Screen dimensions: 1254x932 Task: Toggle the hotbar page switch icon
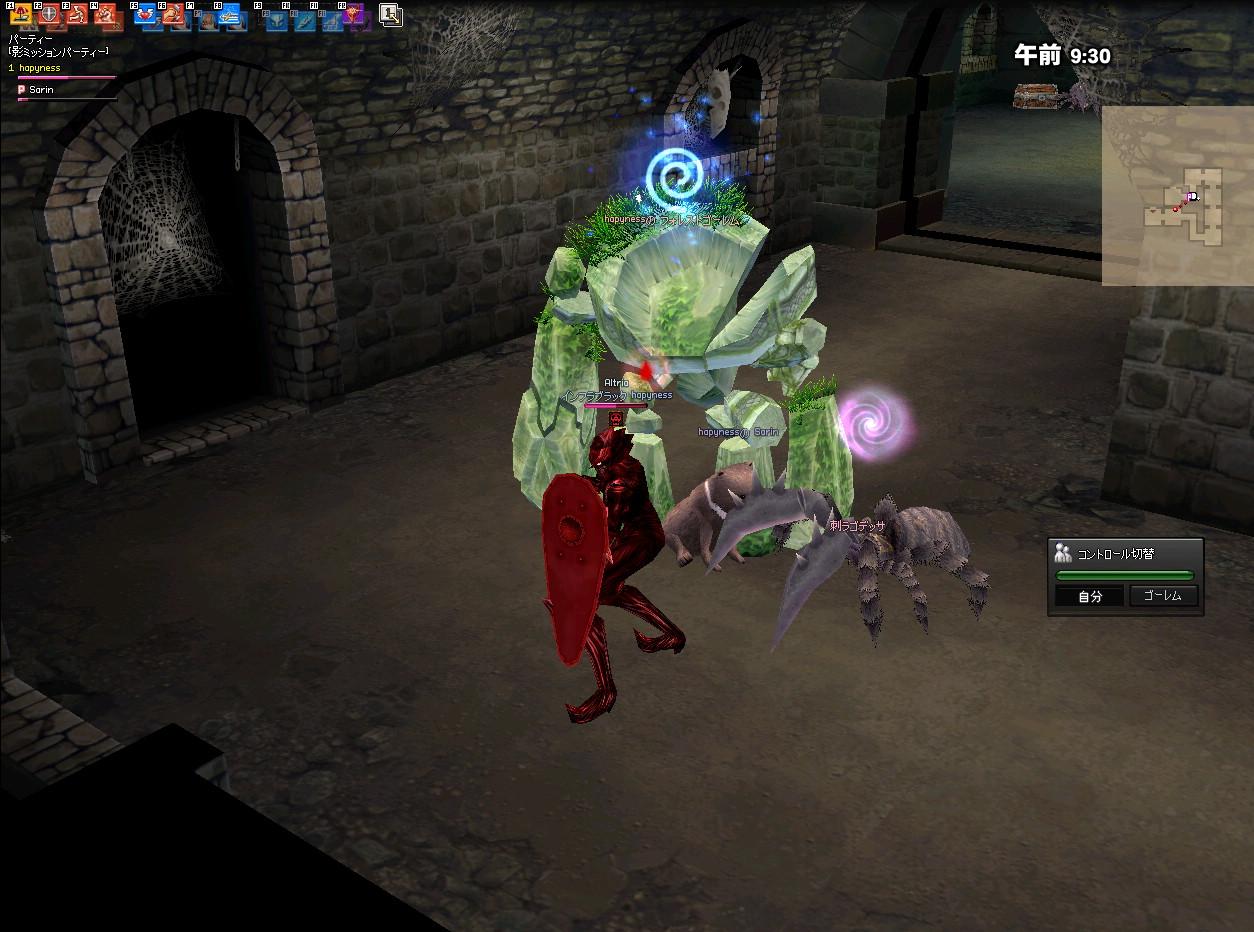[x=390, y=15]
